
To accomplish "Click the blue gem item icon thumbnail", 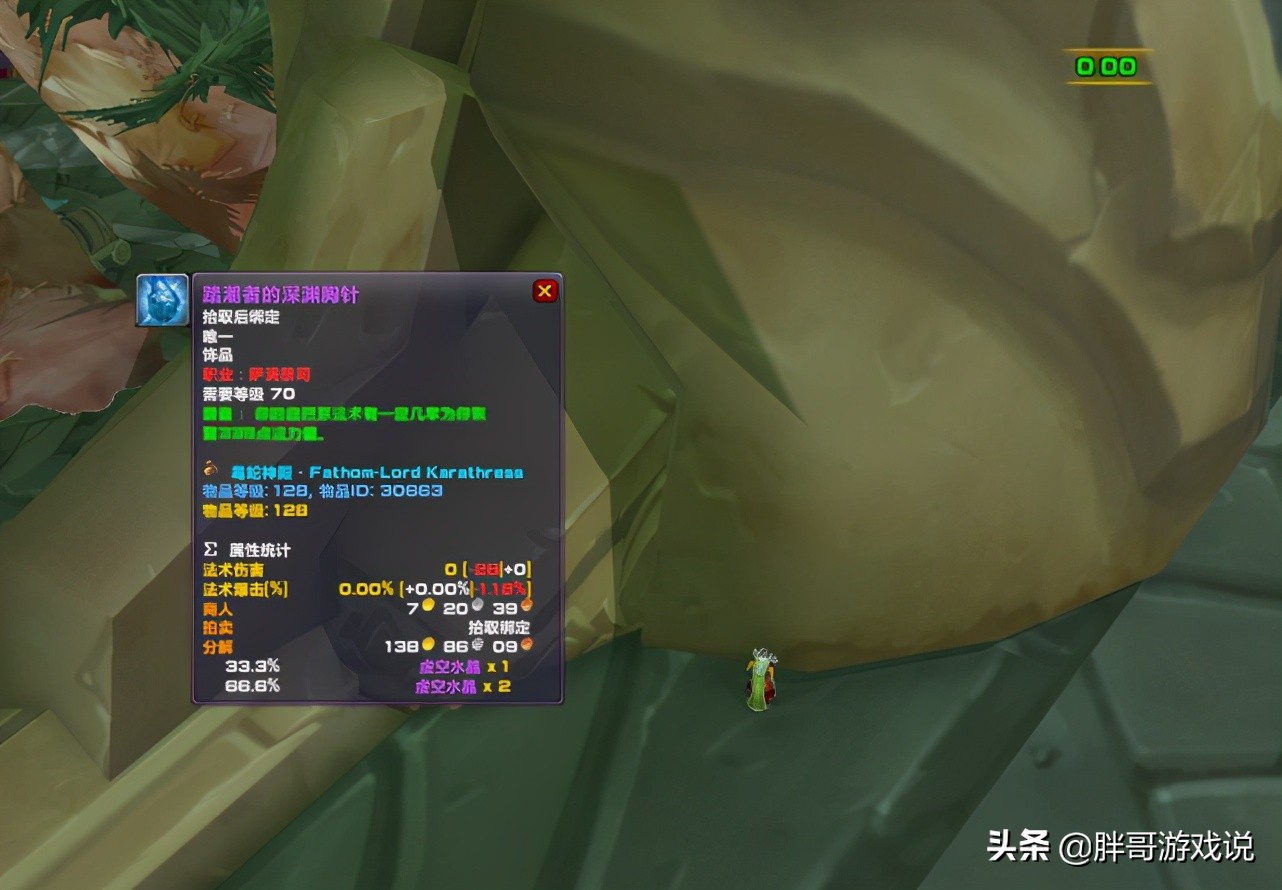I will (160, 300).
